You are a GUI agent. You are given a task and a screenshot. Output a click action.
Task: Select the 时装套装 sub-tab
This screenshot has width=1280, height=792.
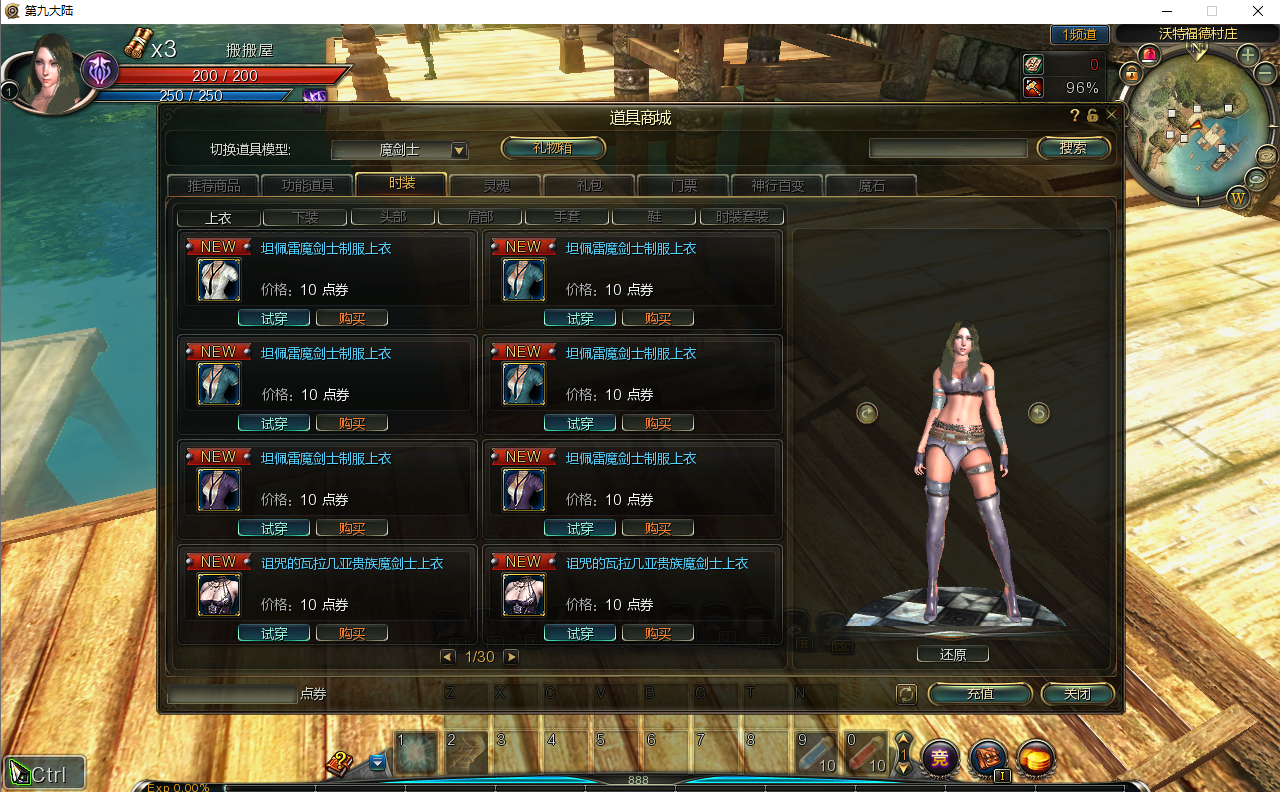pos(741,217)
